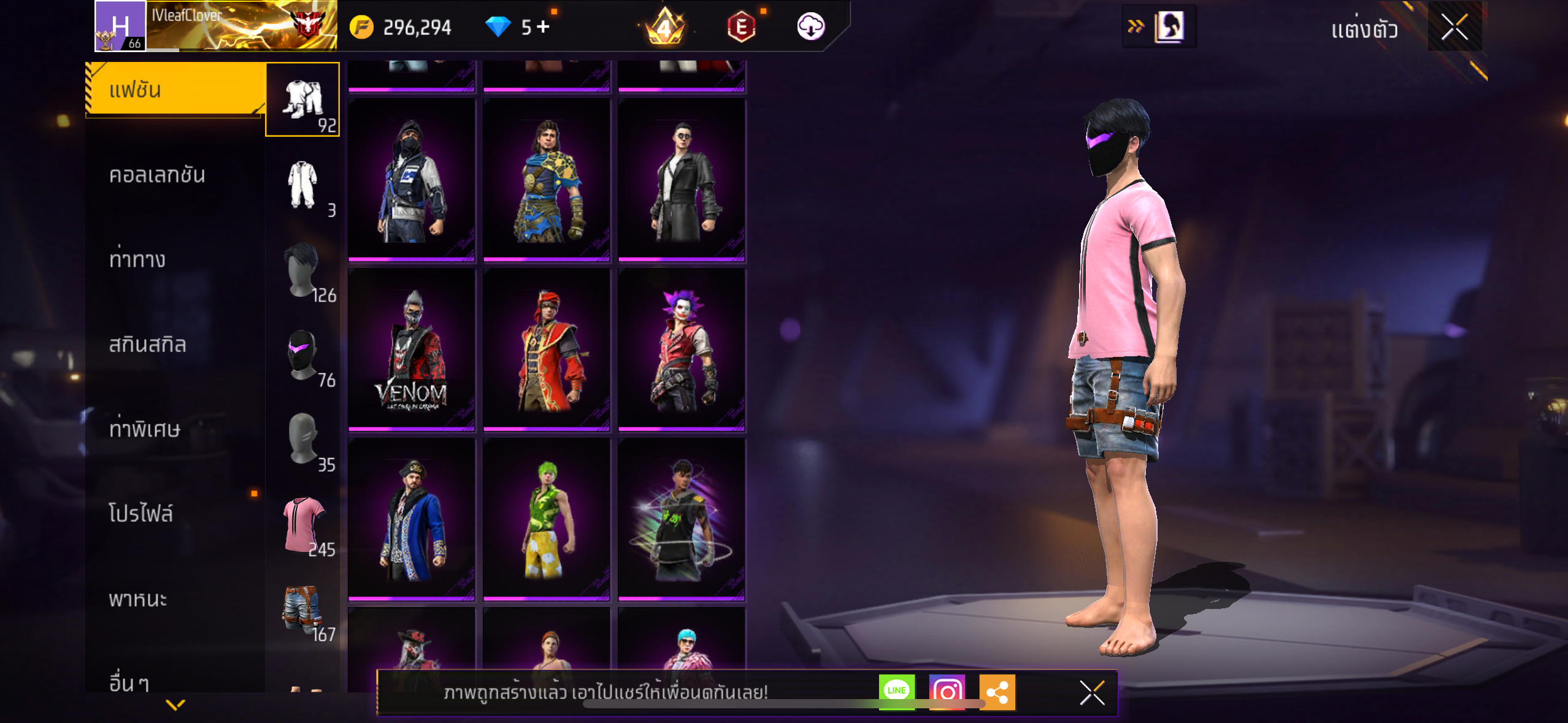Choose the costume set category with 92 items
Viewport: 1568px width, 723px height.
tap(302, 100)
